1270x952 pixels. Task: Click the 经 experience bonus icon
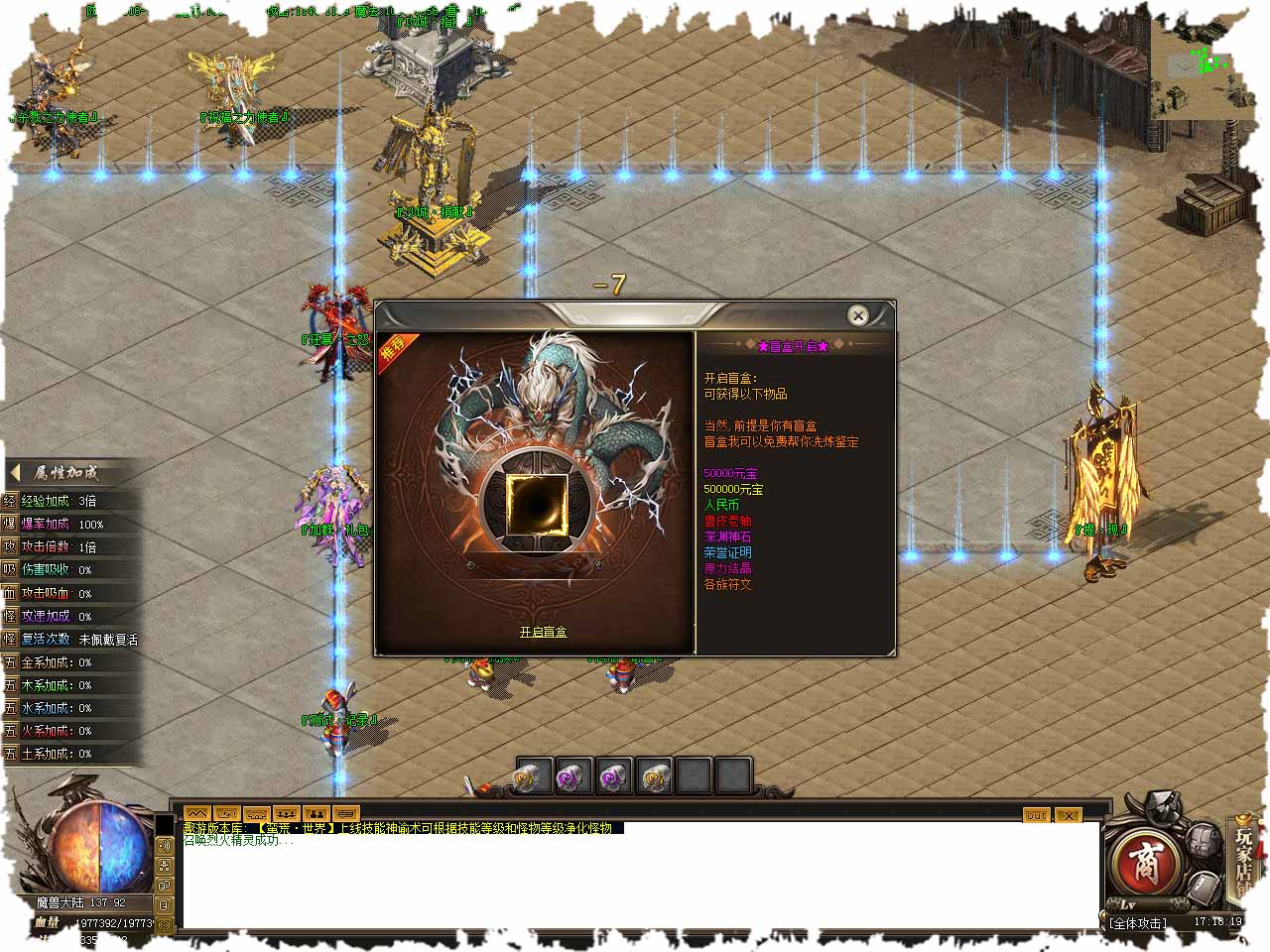tap(10, 501)
